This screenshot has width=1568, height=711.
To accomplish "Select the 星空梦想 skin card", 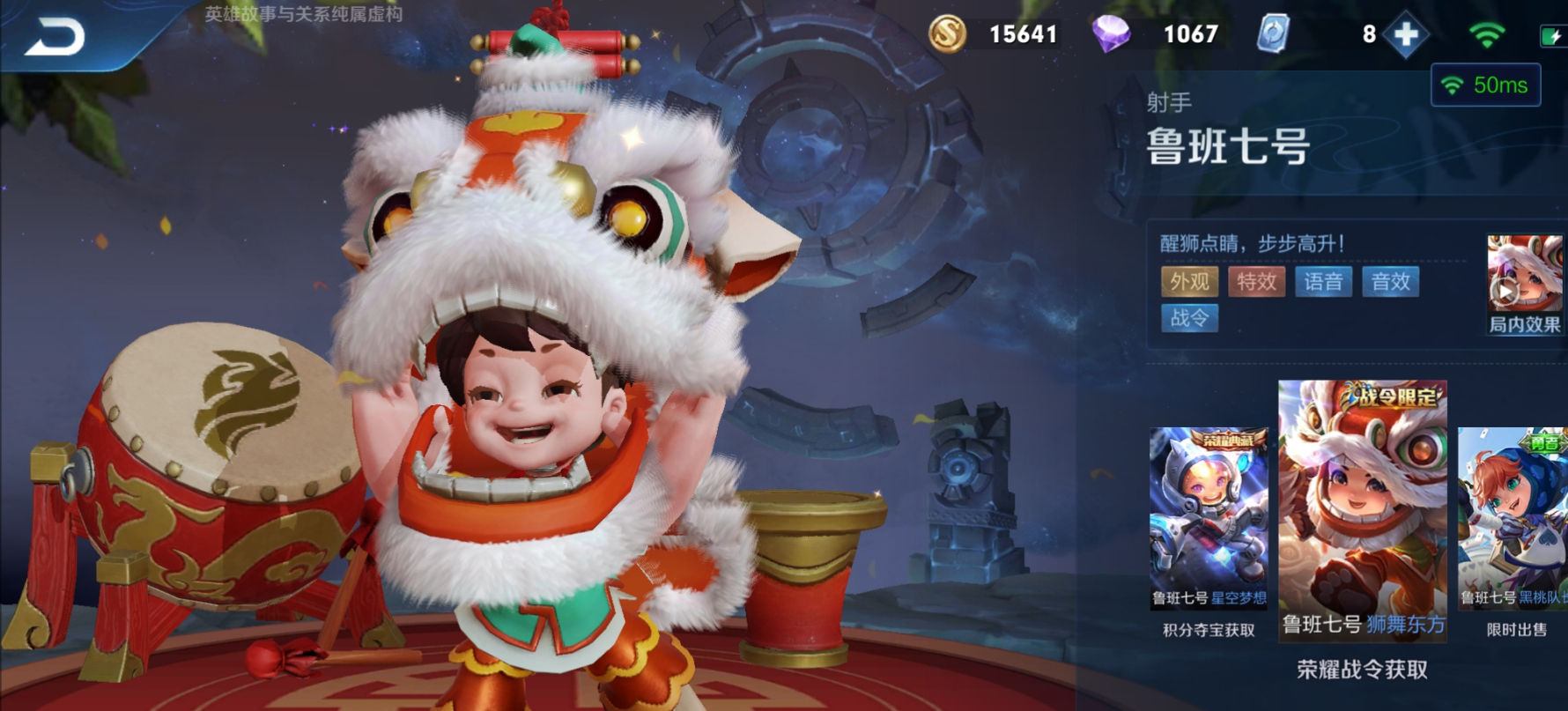I will click(1208, 518).
